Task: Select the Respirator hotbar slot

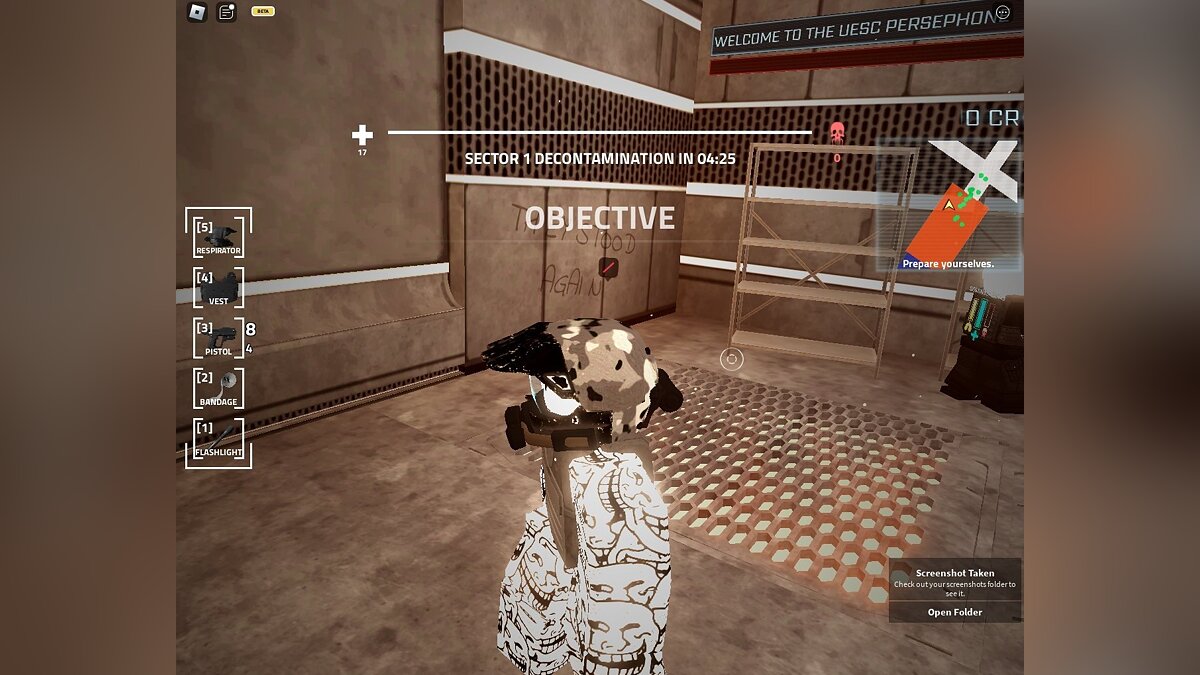Action: (x=218, y=237)
